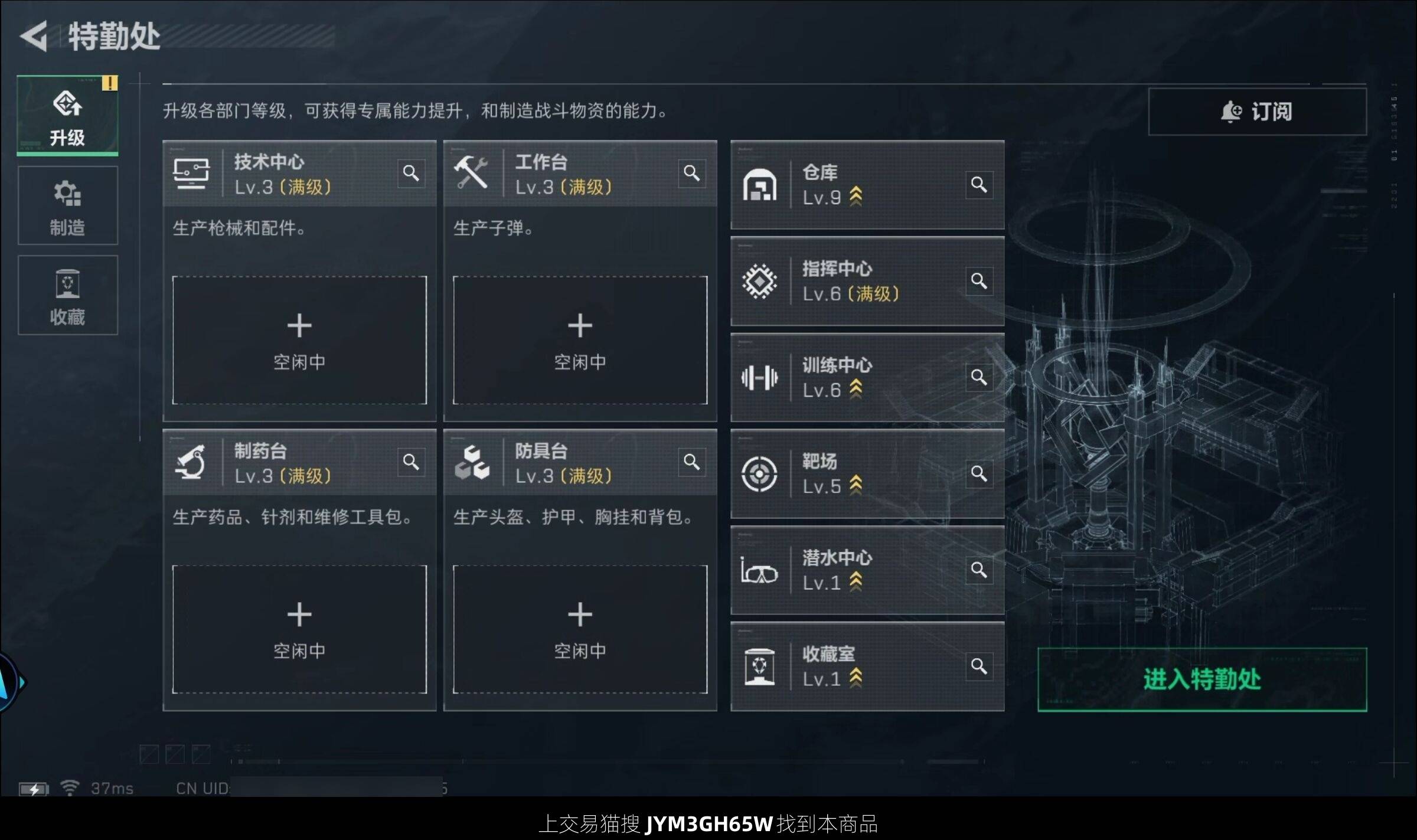Open the 制造 tab
The height and width of the screenshot is (840, 1417).
[67, 206]
